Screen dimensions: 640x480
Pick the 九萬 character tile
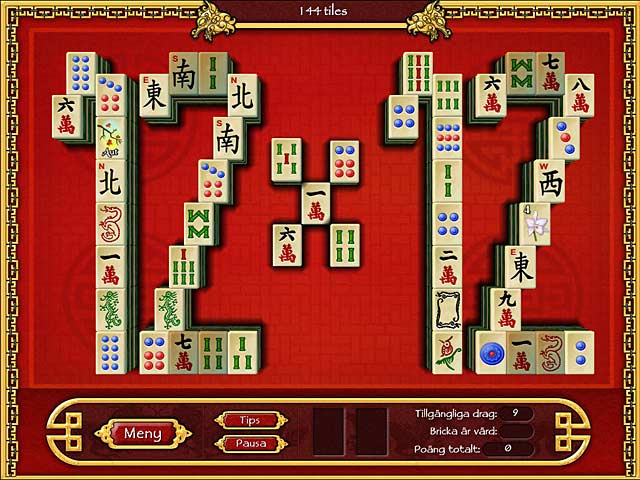506,309
